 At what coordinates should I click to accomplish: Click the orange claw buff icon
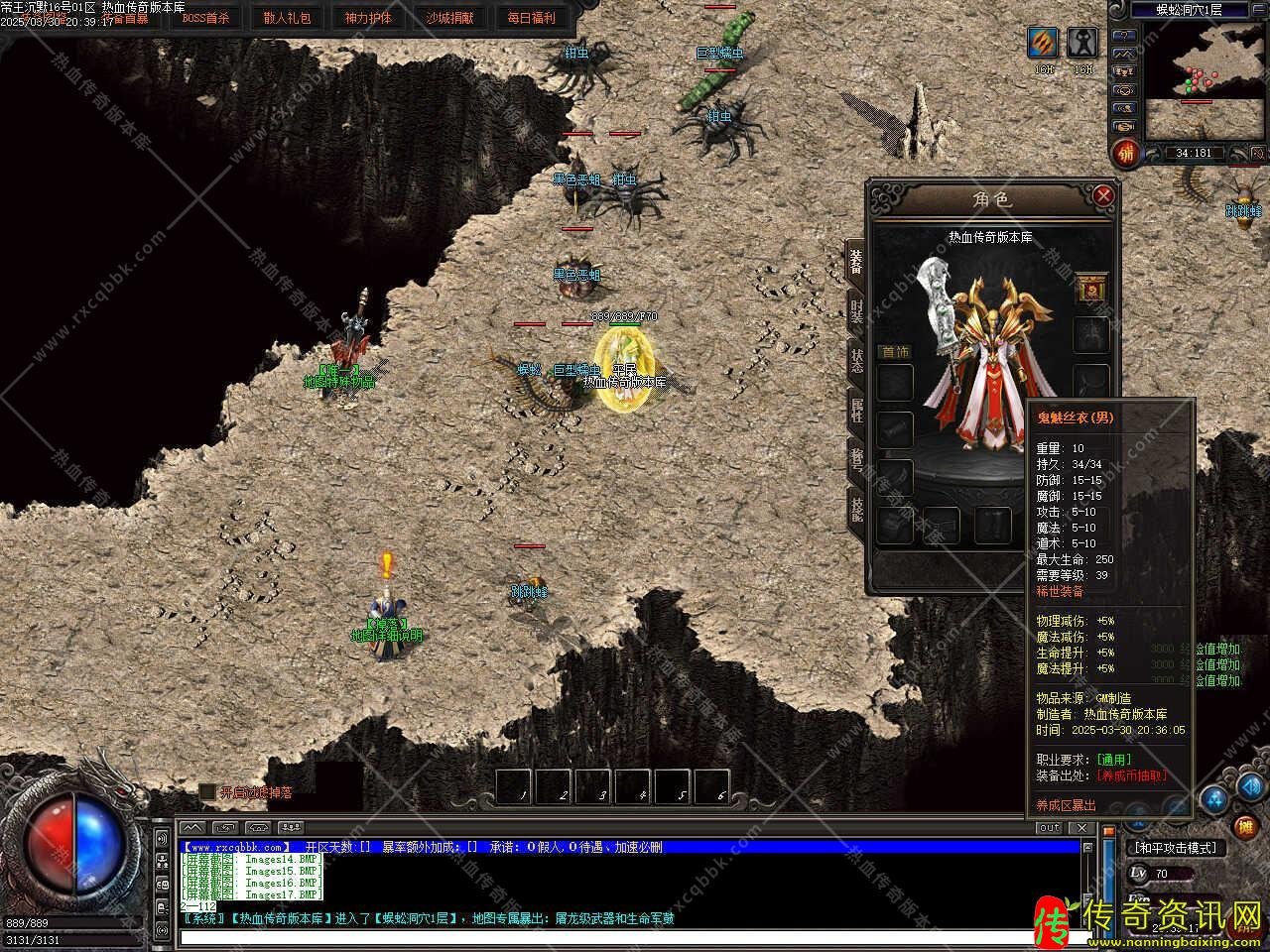pos(1043,43)
